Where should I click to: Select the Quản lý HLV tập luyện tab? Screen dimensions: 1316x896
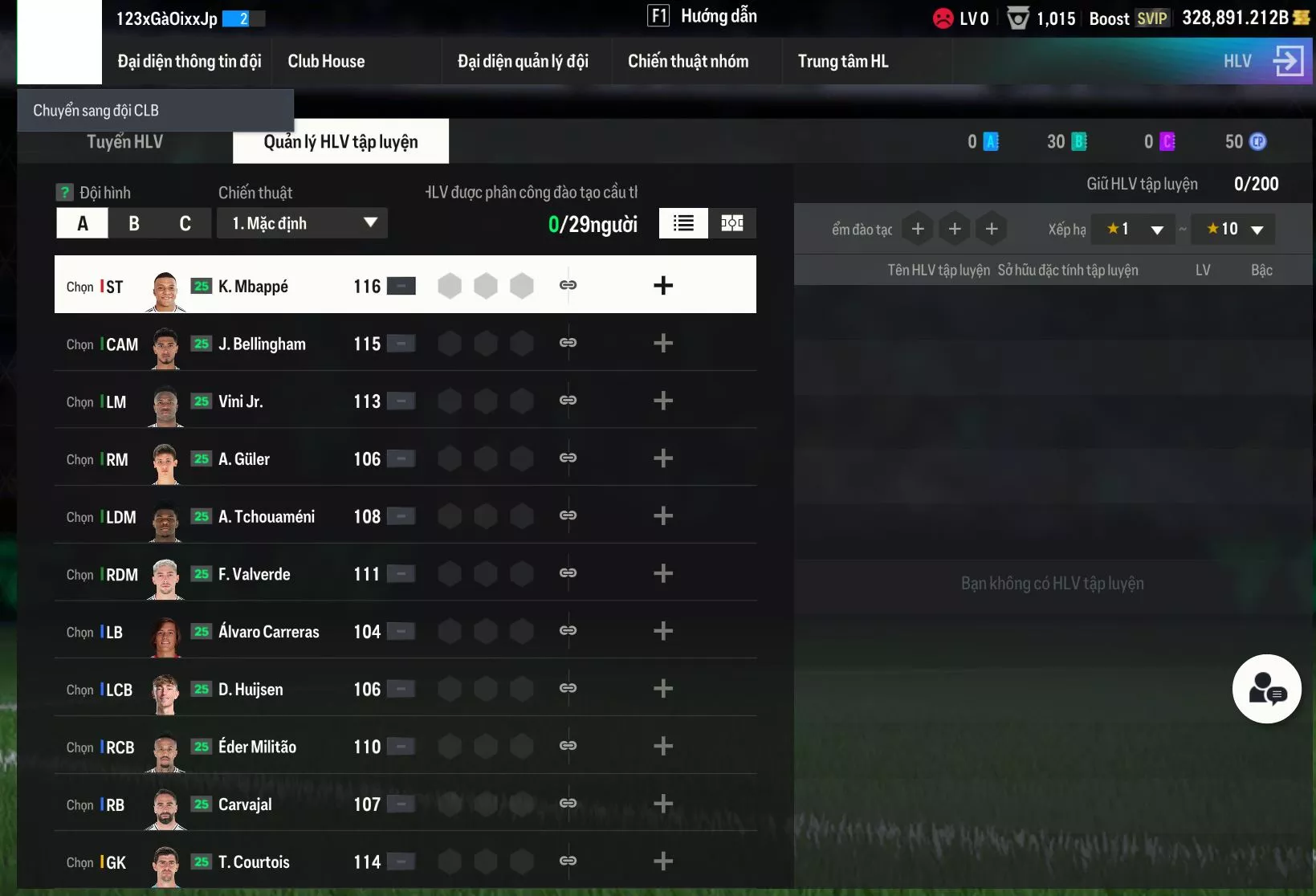point(340,142)
